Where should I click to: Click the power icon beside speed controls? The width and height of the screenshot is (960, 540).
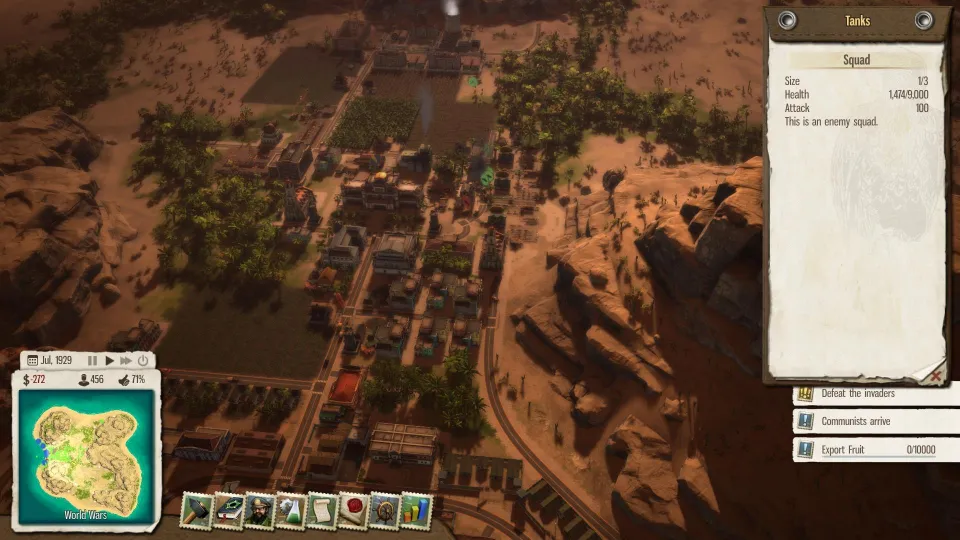[143, 360]
